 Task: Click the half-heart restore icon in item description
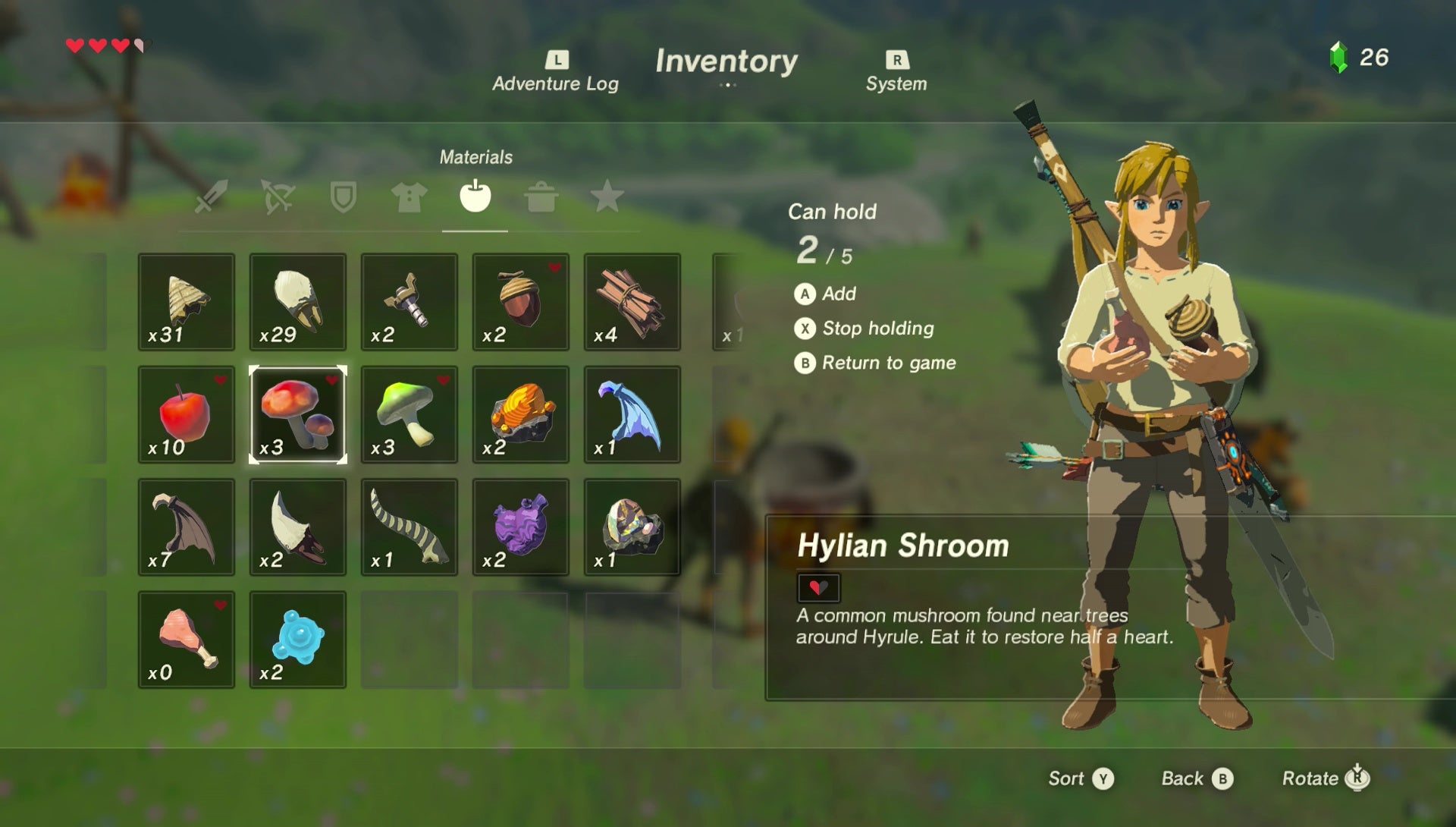pos(819,587)
